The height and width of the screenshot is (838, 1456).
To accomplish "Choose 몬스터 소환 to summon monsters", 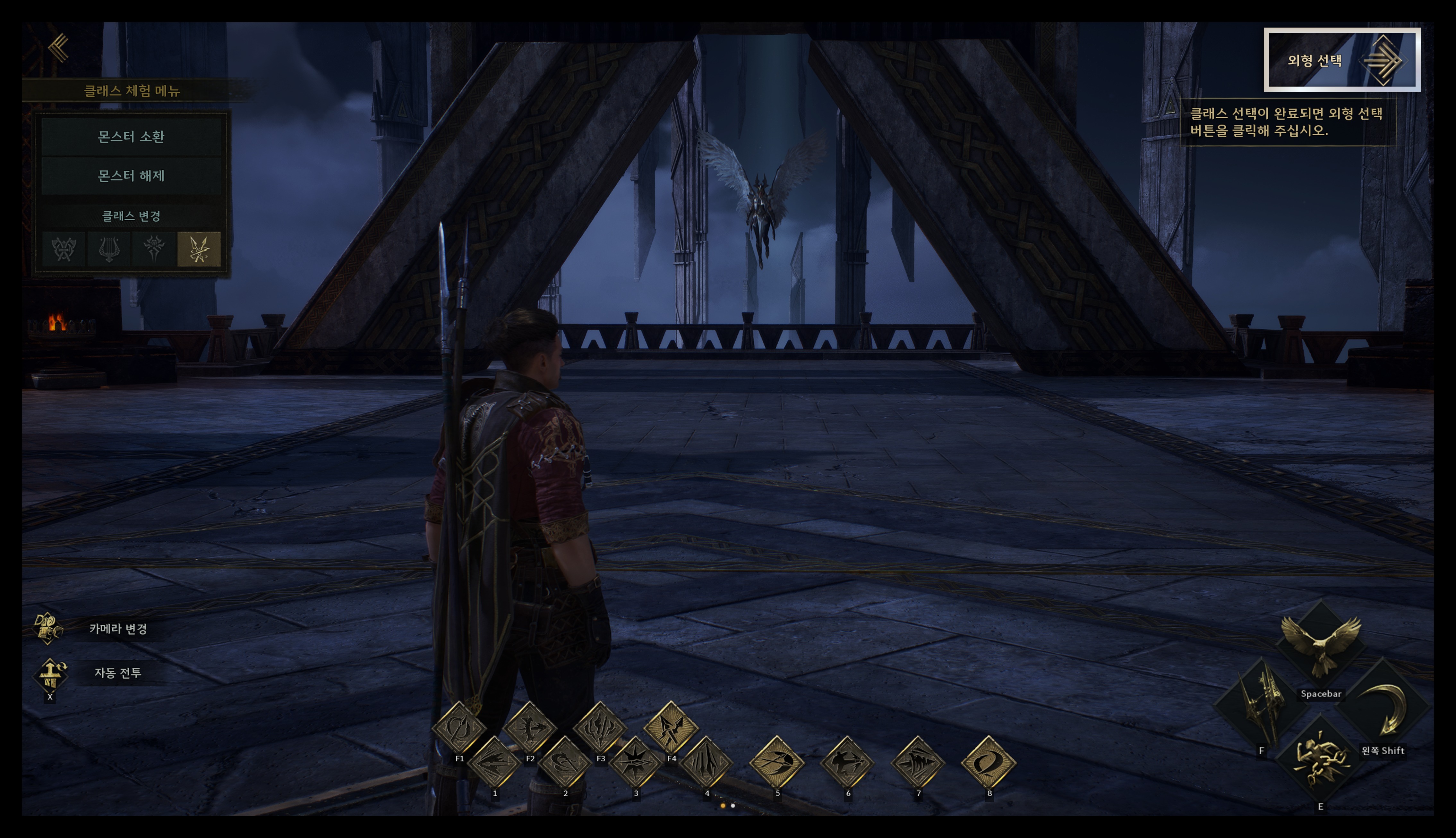I will point(131,136).
